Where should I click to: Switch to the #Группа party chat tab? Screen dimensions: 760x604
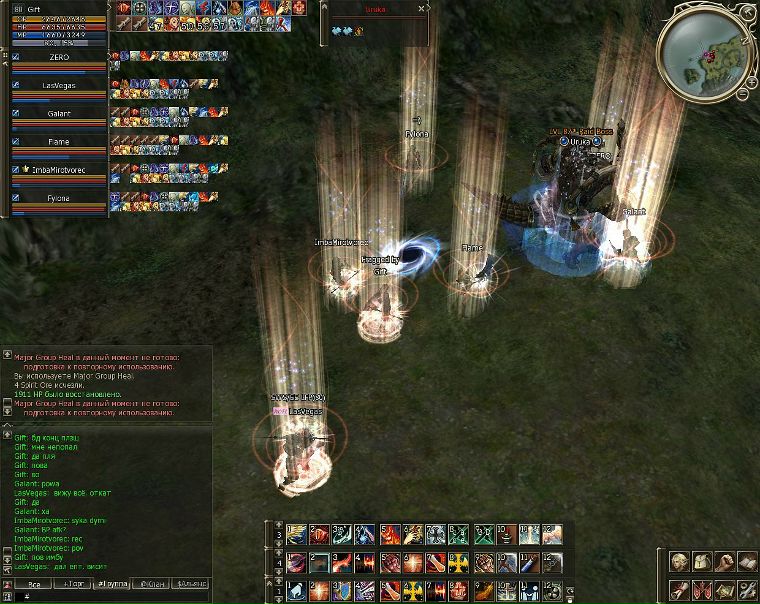coord(112,583)
